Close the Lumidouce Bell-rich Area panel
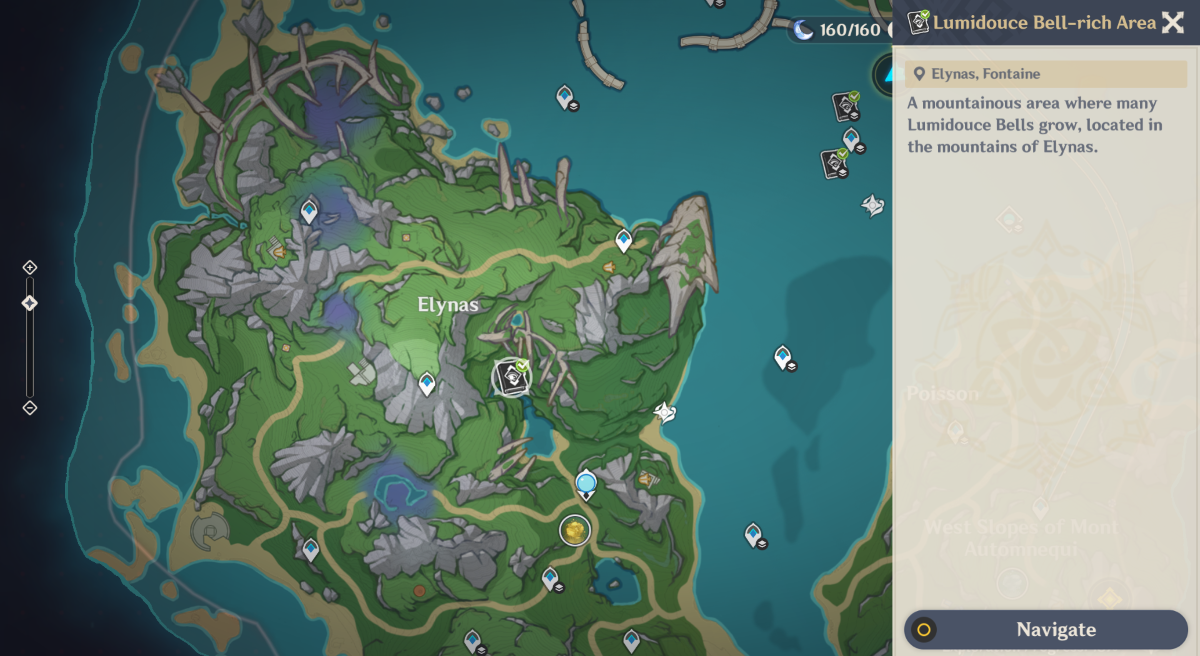This screenshot has height=656, width=1200. click(x=1172, y=23)
